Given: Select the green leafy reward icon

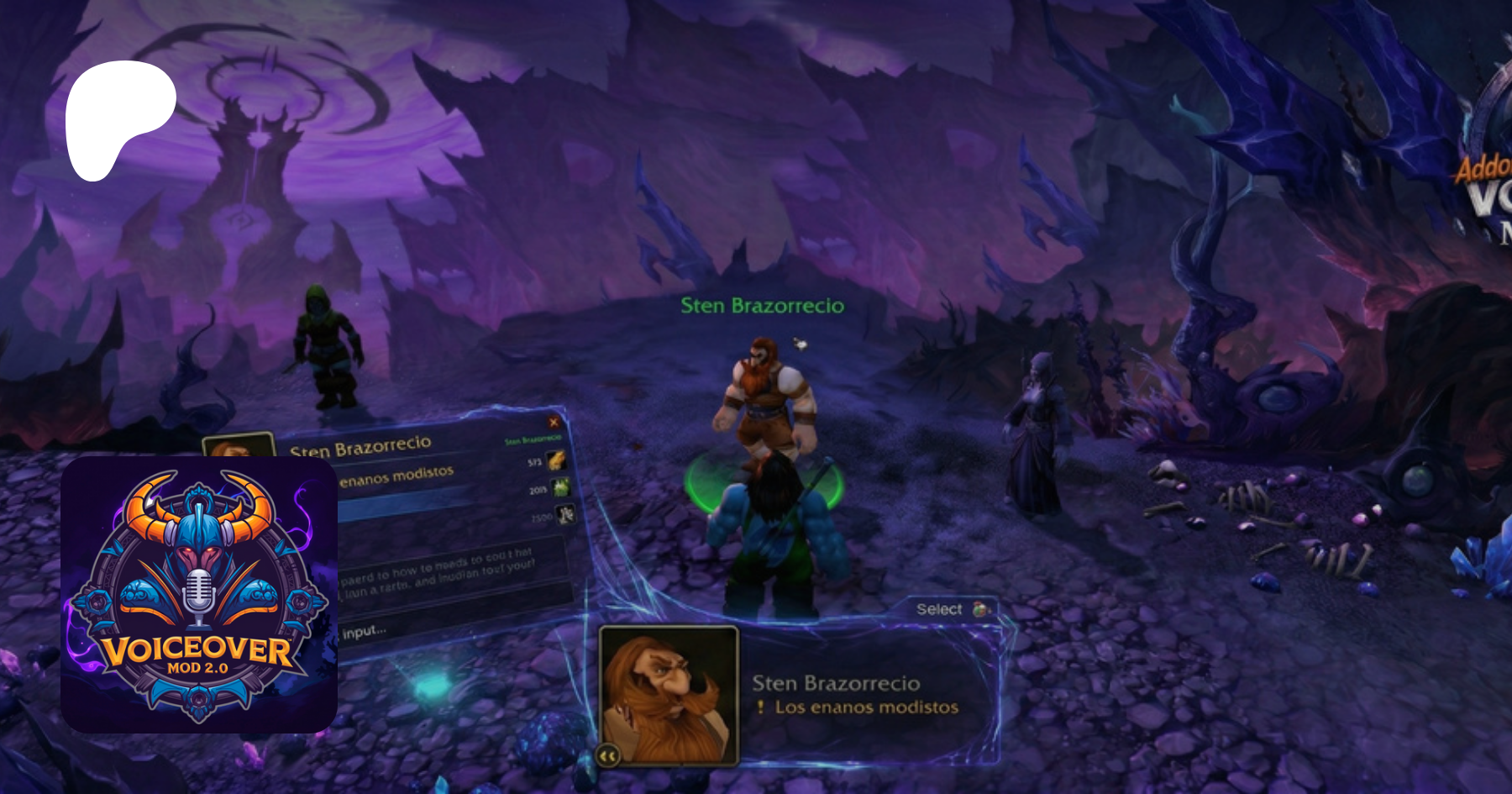Looking at the screenshot, I should [560, 487].
